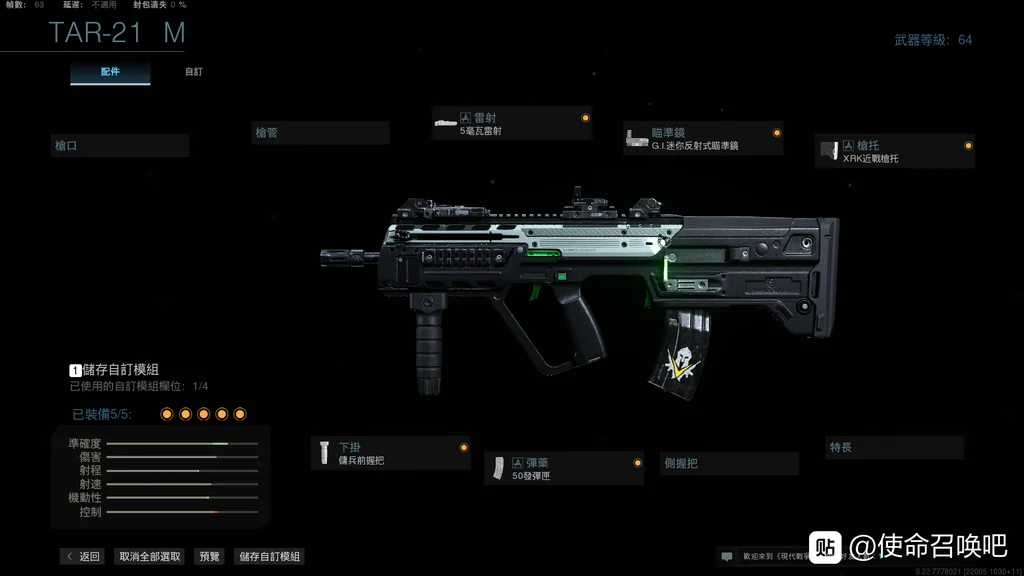Open the 雷射 laser attachment slot
Screen dimensions: 1024x576
click(x=512, y=124)
